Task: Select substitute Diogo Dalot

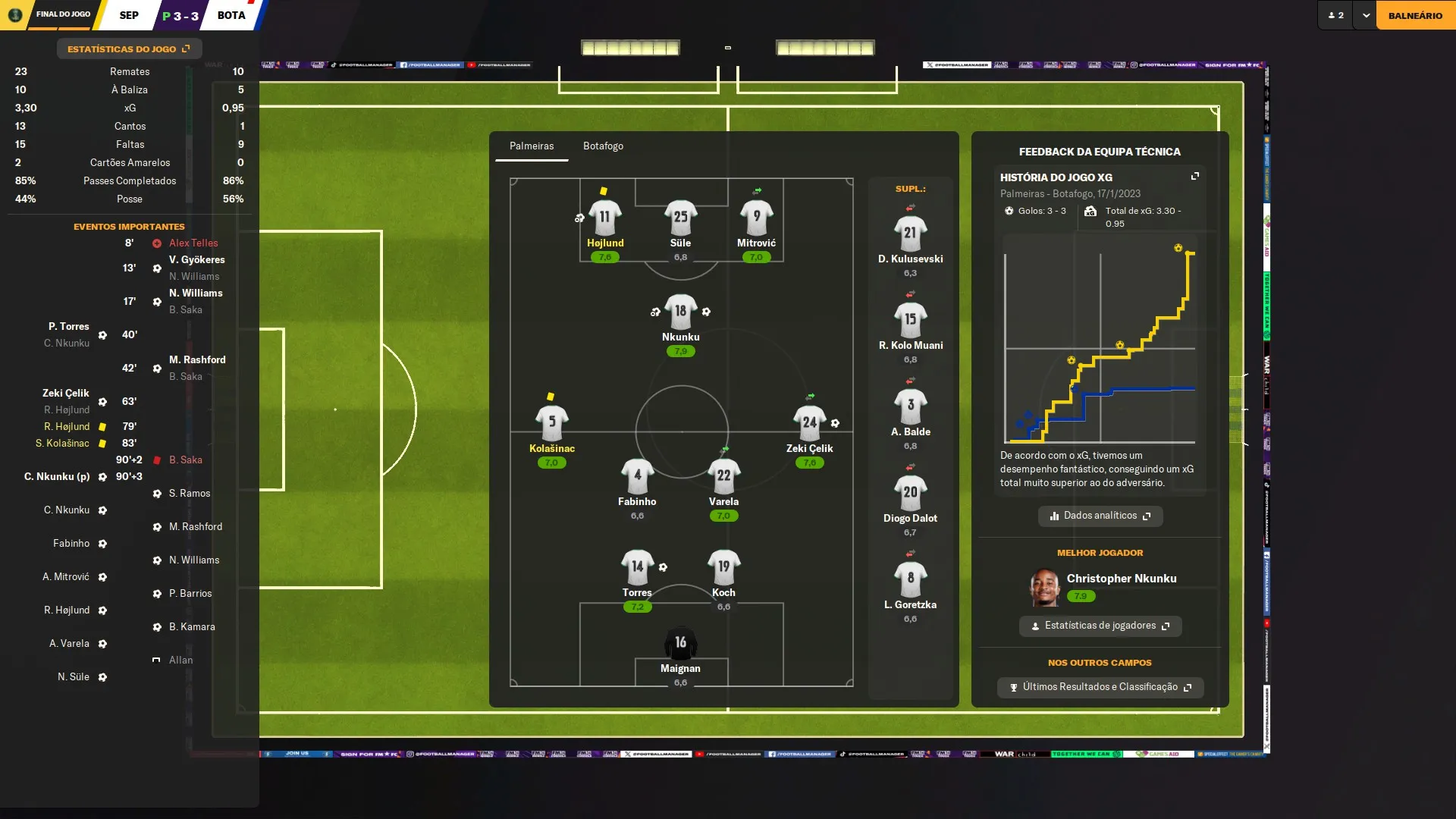Action: 910,494
